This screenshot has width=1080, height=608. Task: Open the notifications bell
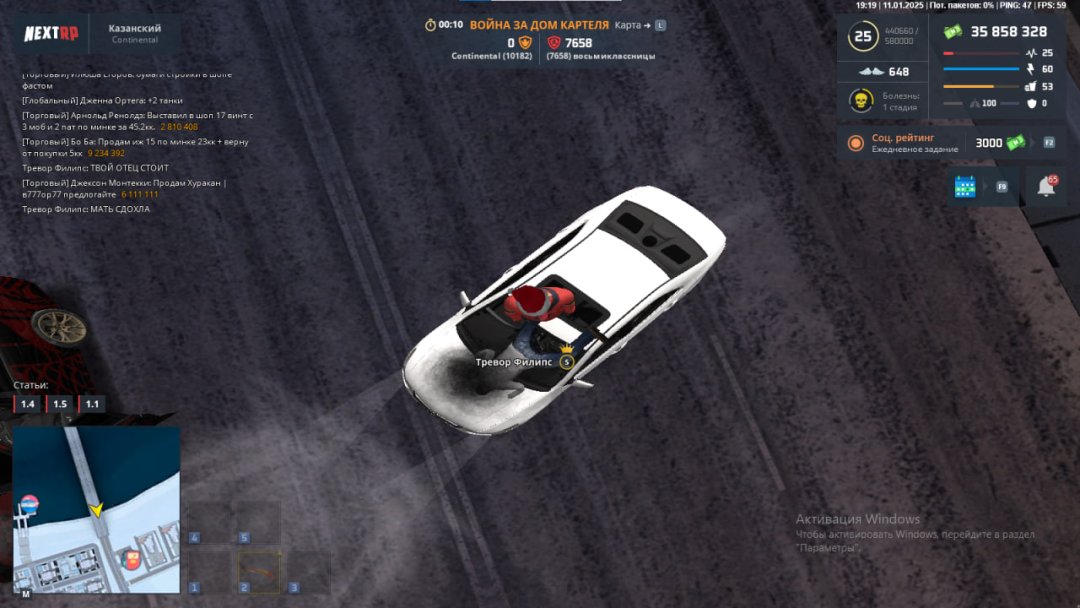click(x=1046, y=187)
